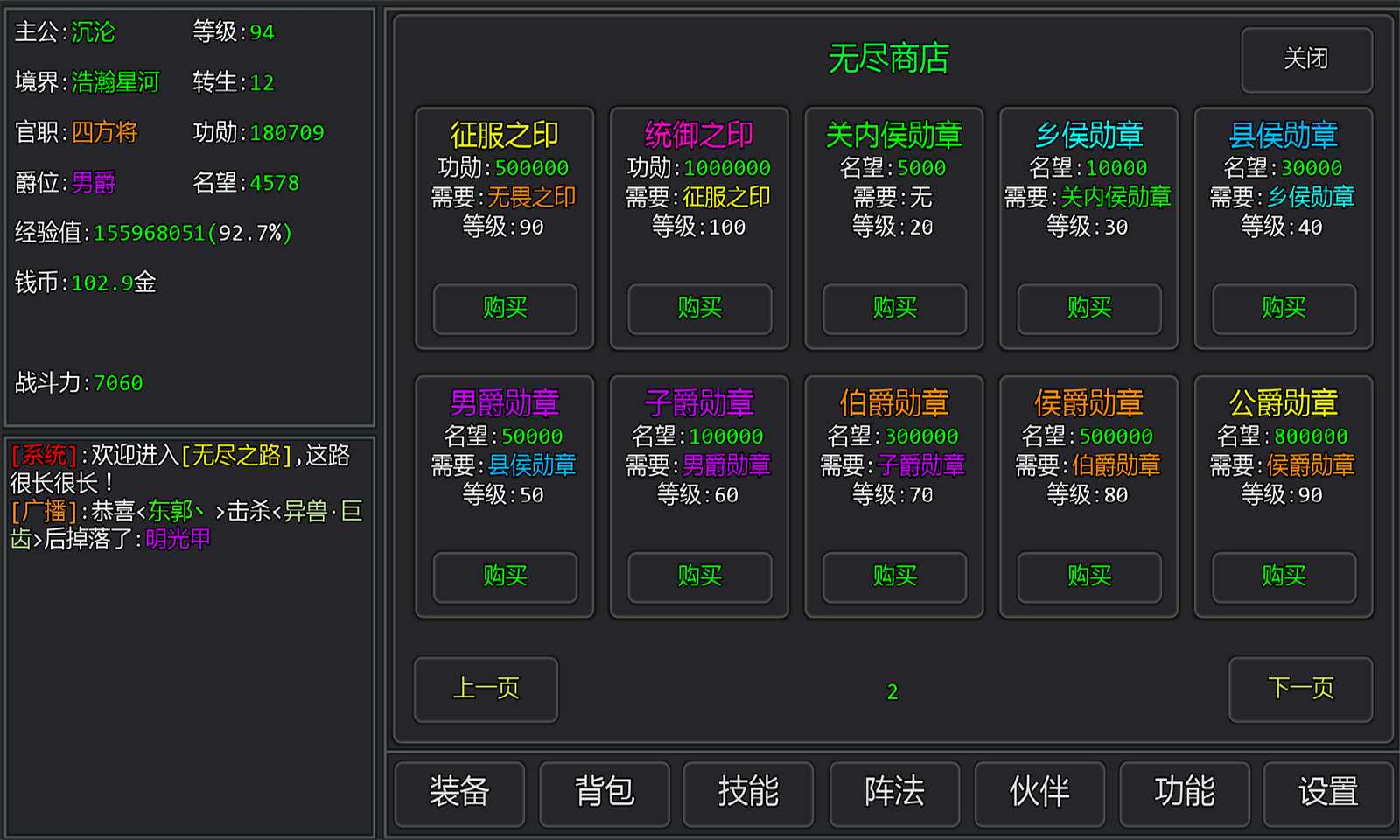
Task: 购买伯爵勋章
Action: click(893, 577)
